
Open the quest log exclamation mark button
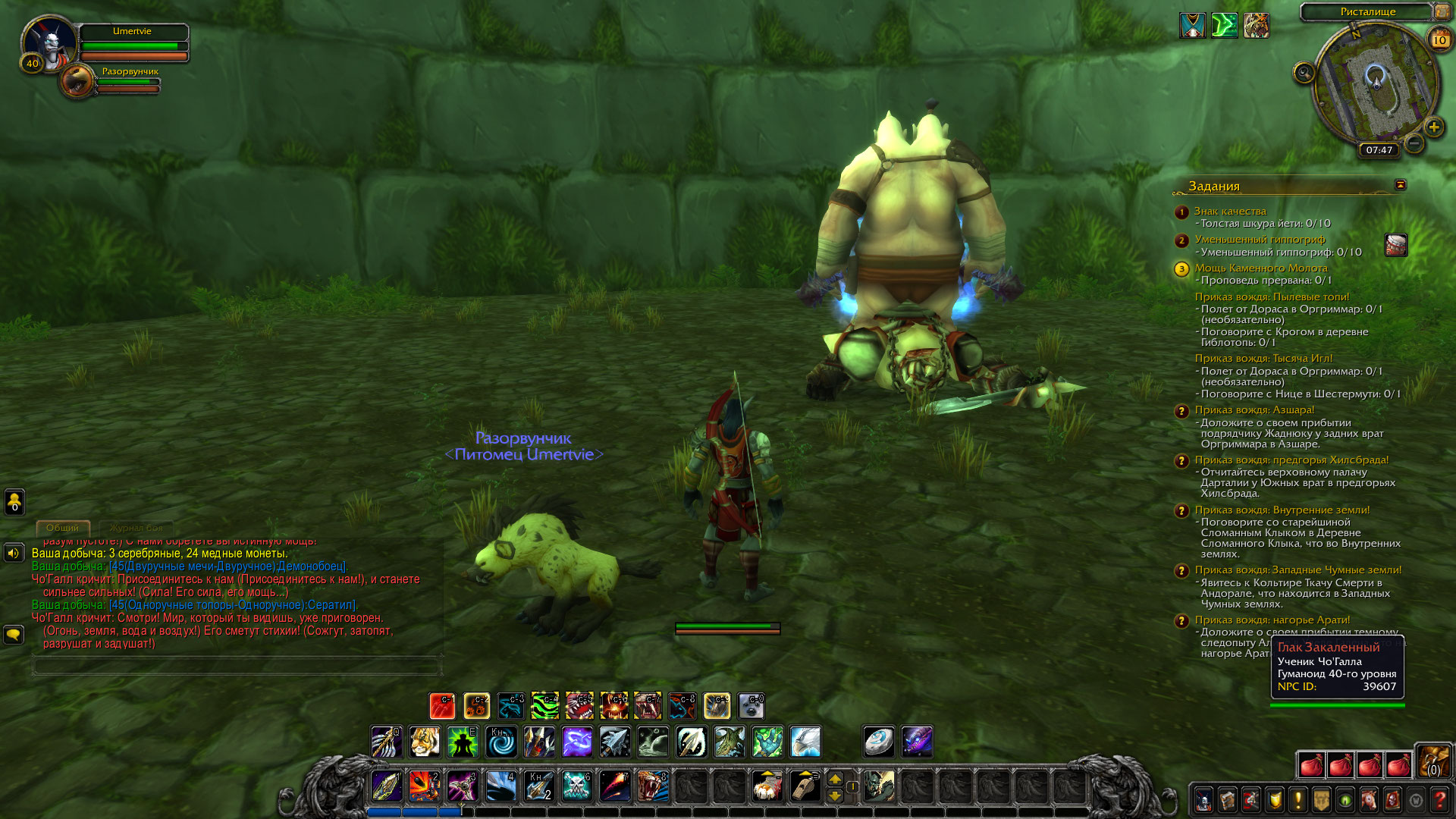click(x=1298, y=800)
